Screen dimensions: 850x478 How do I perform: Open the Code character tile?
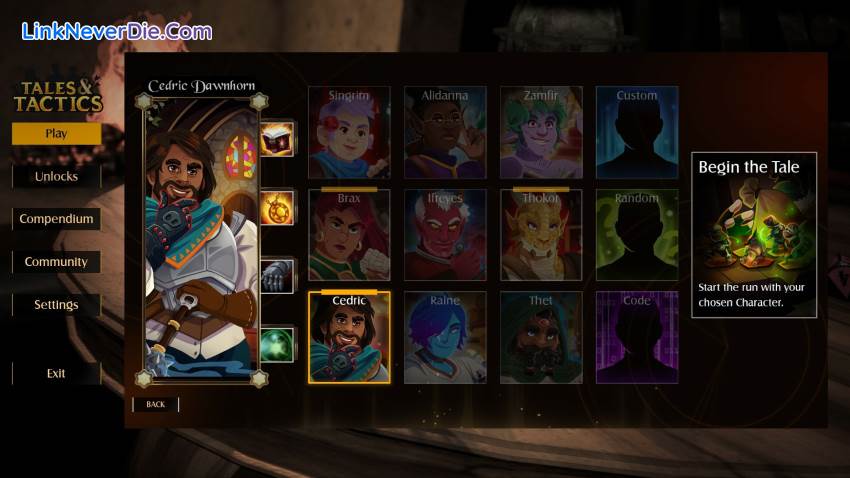[x=637, y=337]
